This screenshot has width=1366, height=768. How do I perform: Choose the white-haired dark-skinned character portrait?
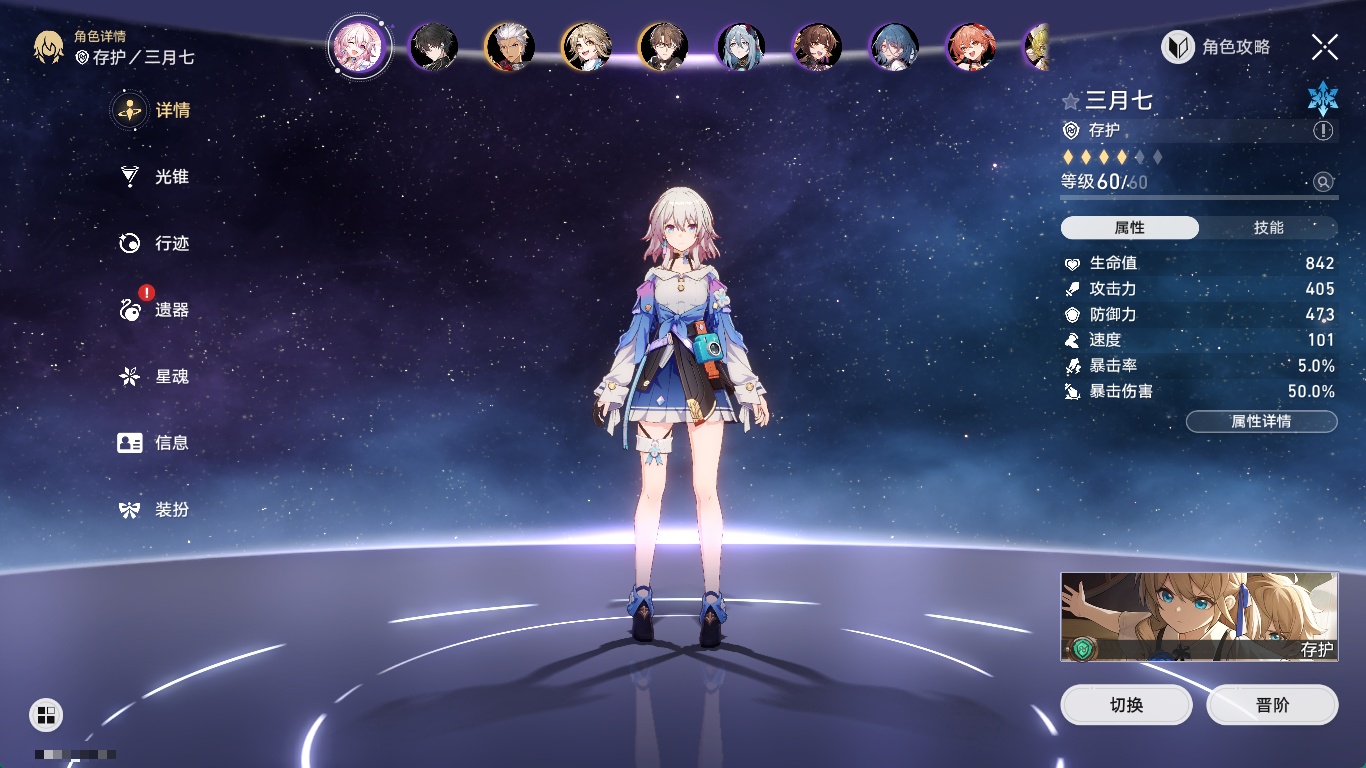click(510, 47)
